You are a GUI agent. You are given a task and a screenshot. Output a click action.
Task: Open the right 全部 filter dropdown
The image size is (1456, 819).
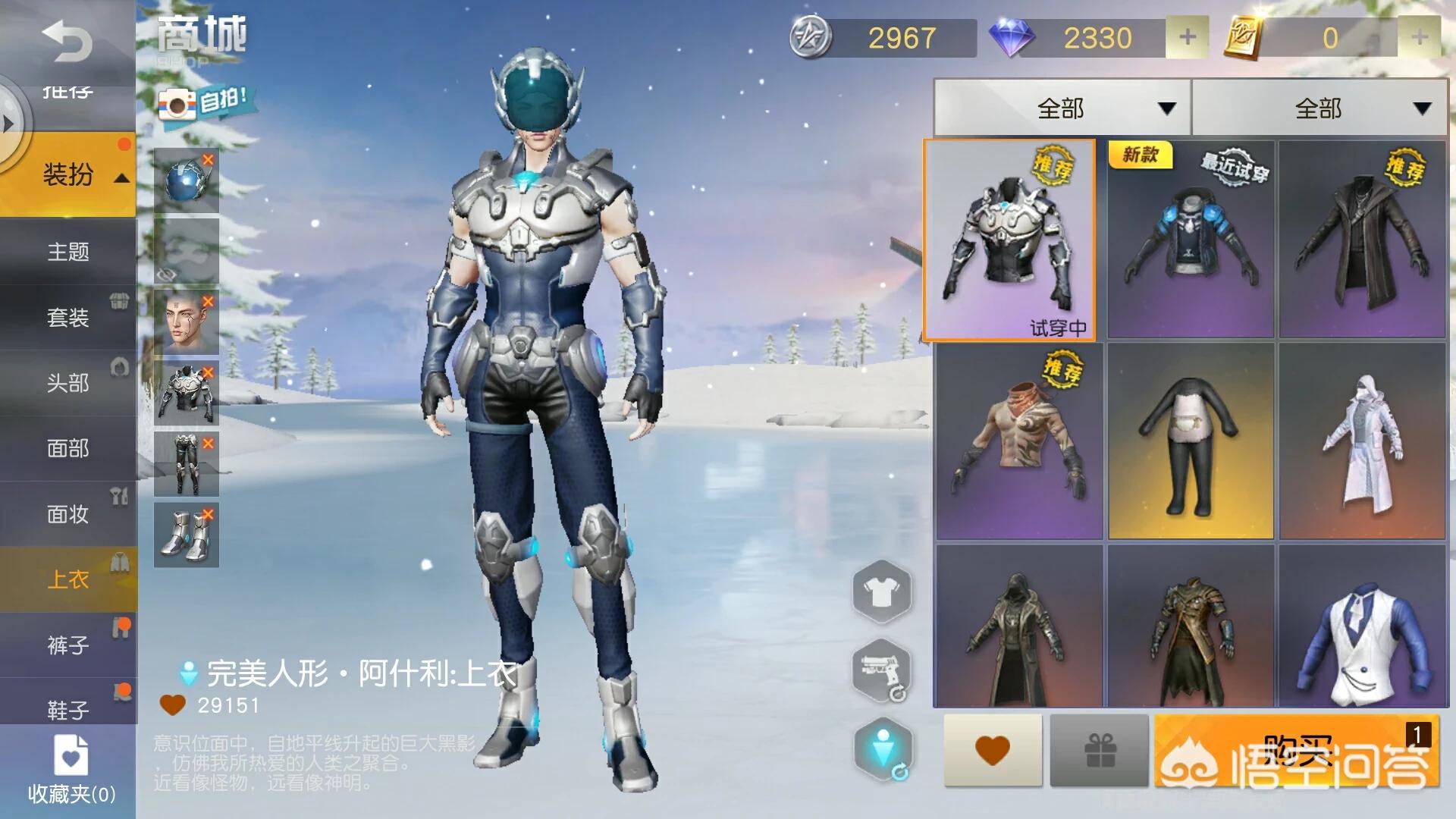[1319, 108]
